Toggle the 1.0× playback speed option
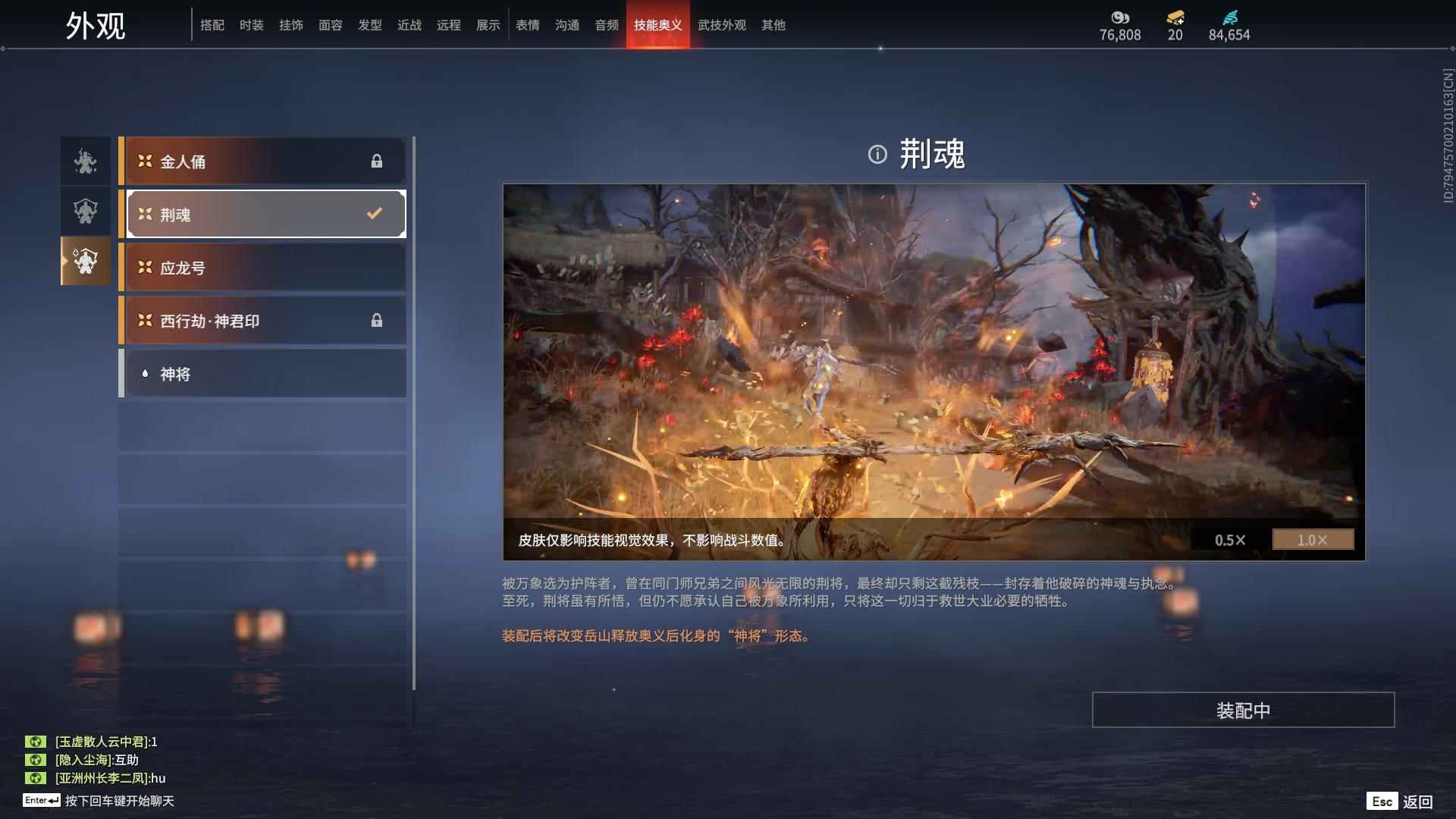The image size is (1456, 819). coord(1313,540)
